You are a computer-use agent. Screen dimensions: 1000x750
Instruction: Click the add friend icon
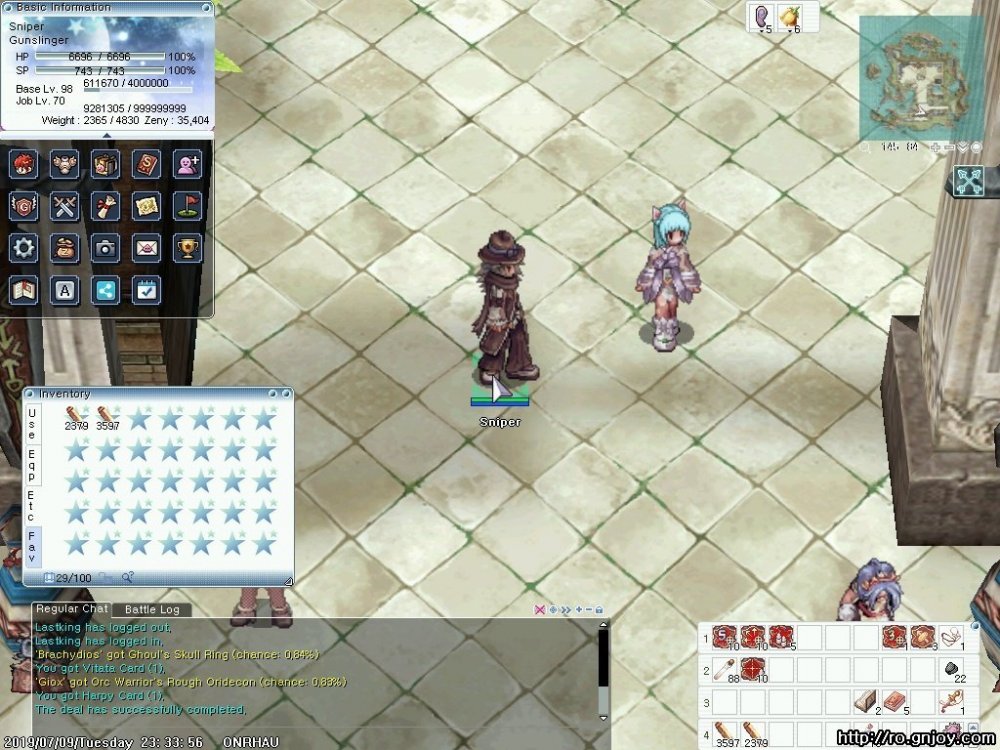[188, 163]
